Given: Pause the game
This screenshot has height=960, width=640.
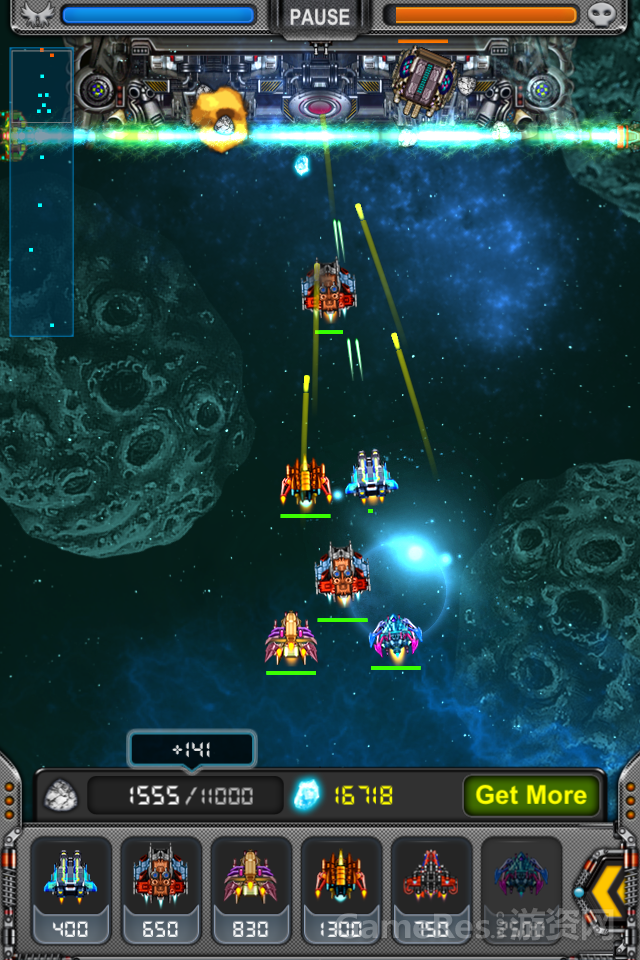Looking at the screenshot, I should coord(320,17).
